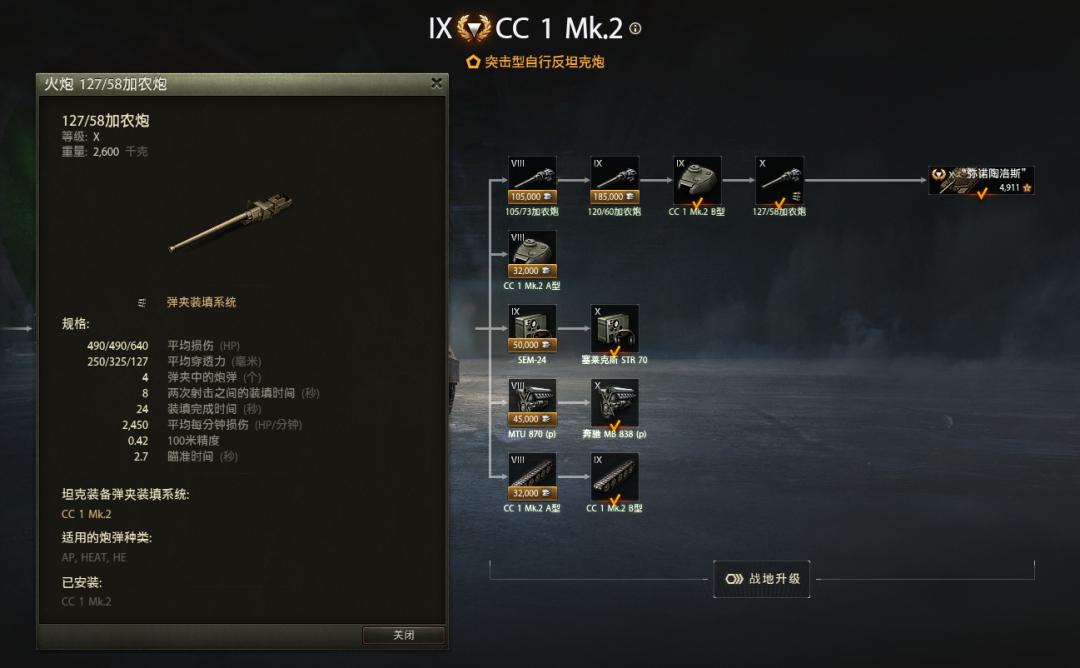Choose the 奔驰 MB 838 (p) engine

tap(615, 403)
